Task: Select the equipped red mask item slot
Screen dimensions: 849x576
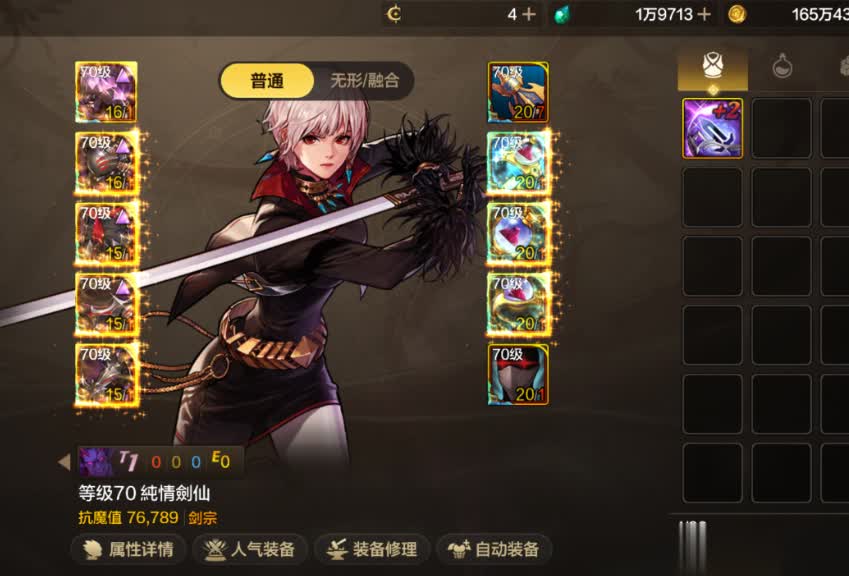Action: pyautogui.click(x=518, y=374)
